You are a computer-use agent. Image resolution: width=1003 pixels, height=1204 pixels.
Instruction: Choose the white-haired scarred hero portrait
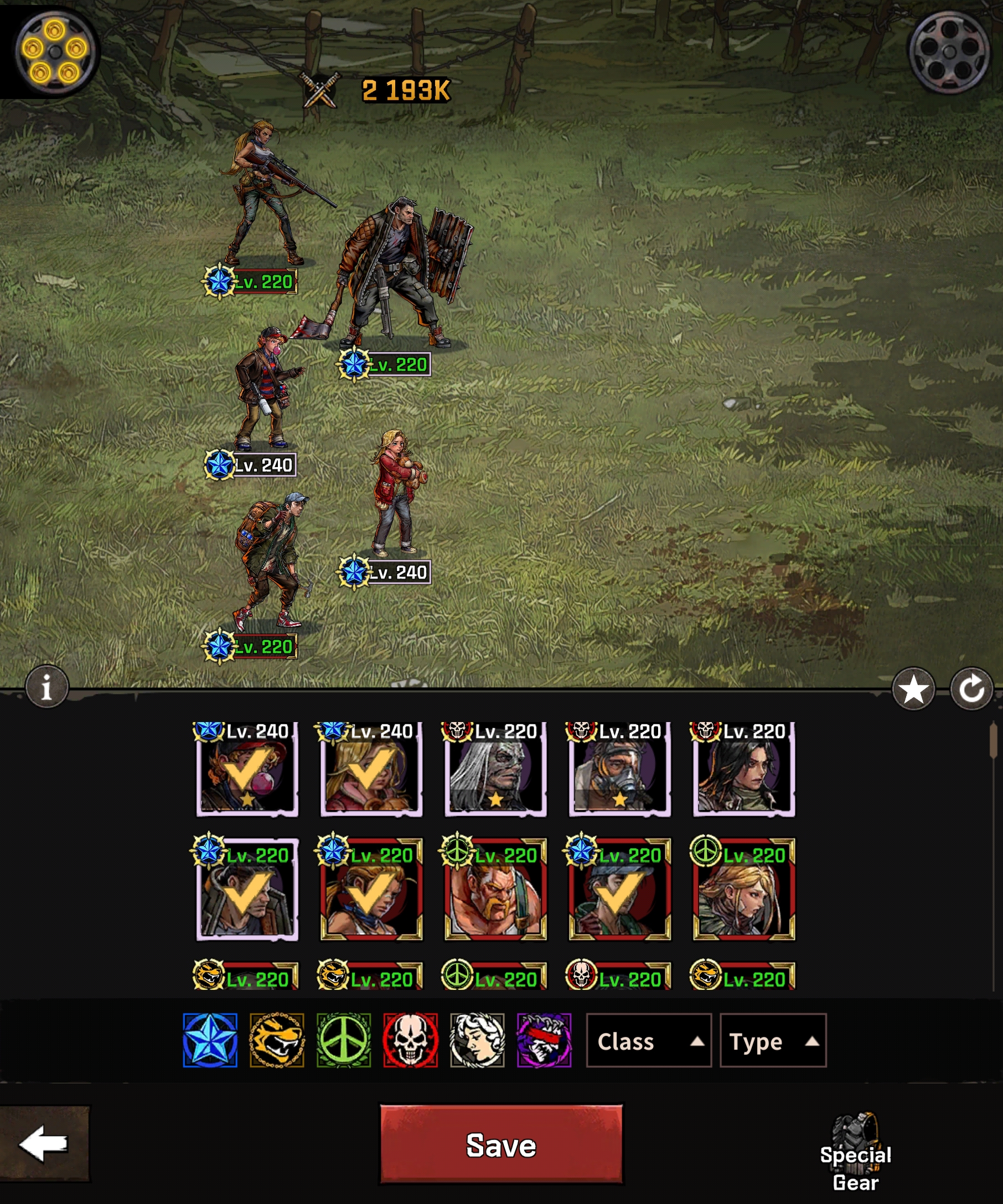[x=495, y=771]
